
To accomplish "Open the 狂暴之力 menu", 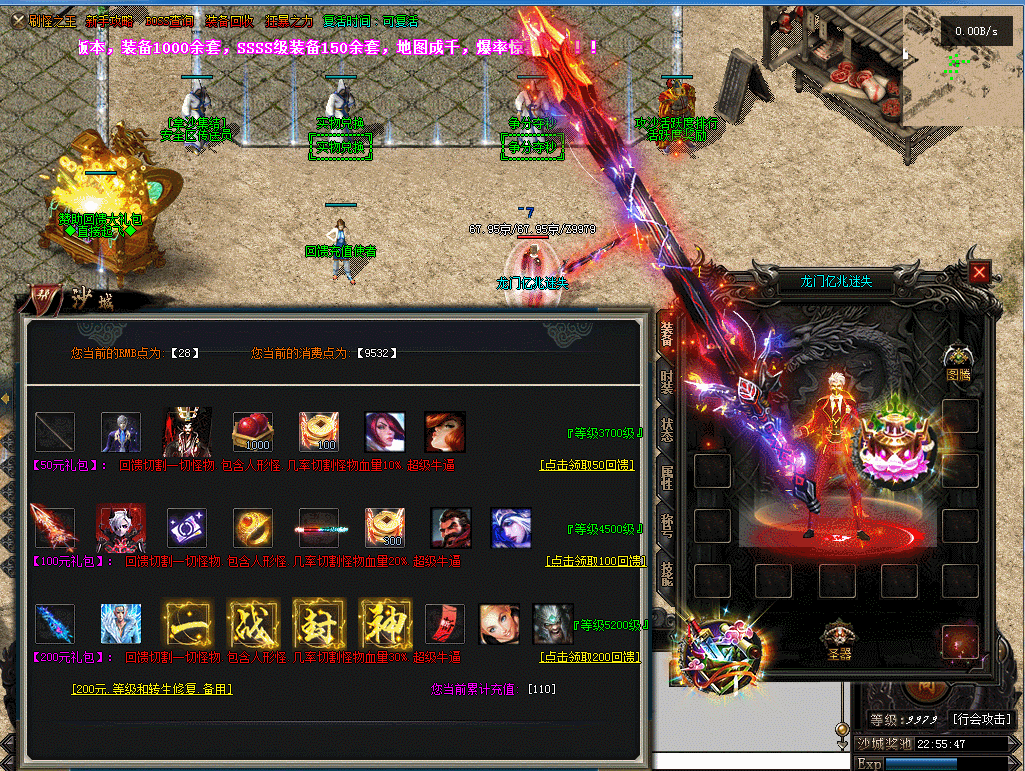I will 289,21.
